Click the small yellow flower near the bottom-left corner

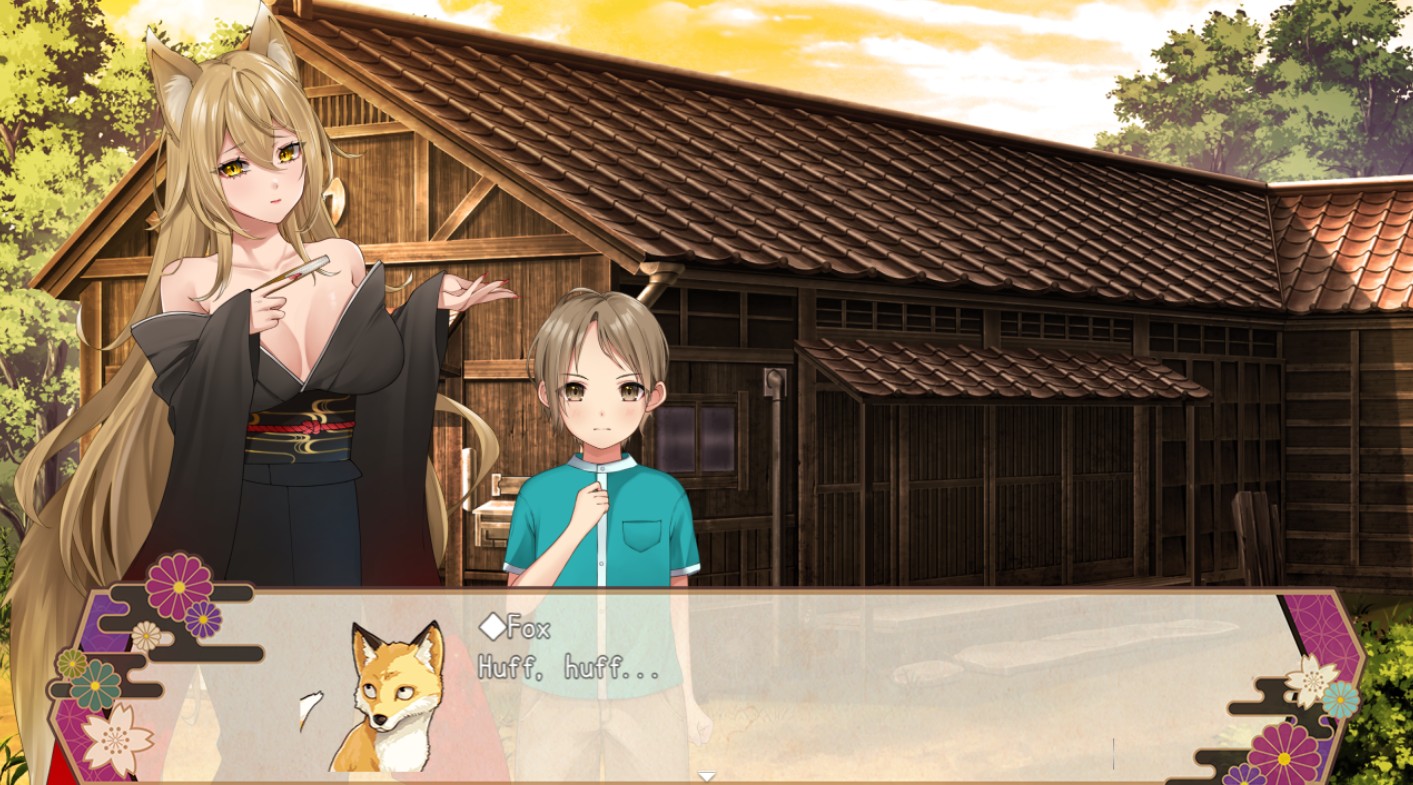[71, 664]
